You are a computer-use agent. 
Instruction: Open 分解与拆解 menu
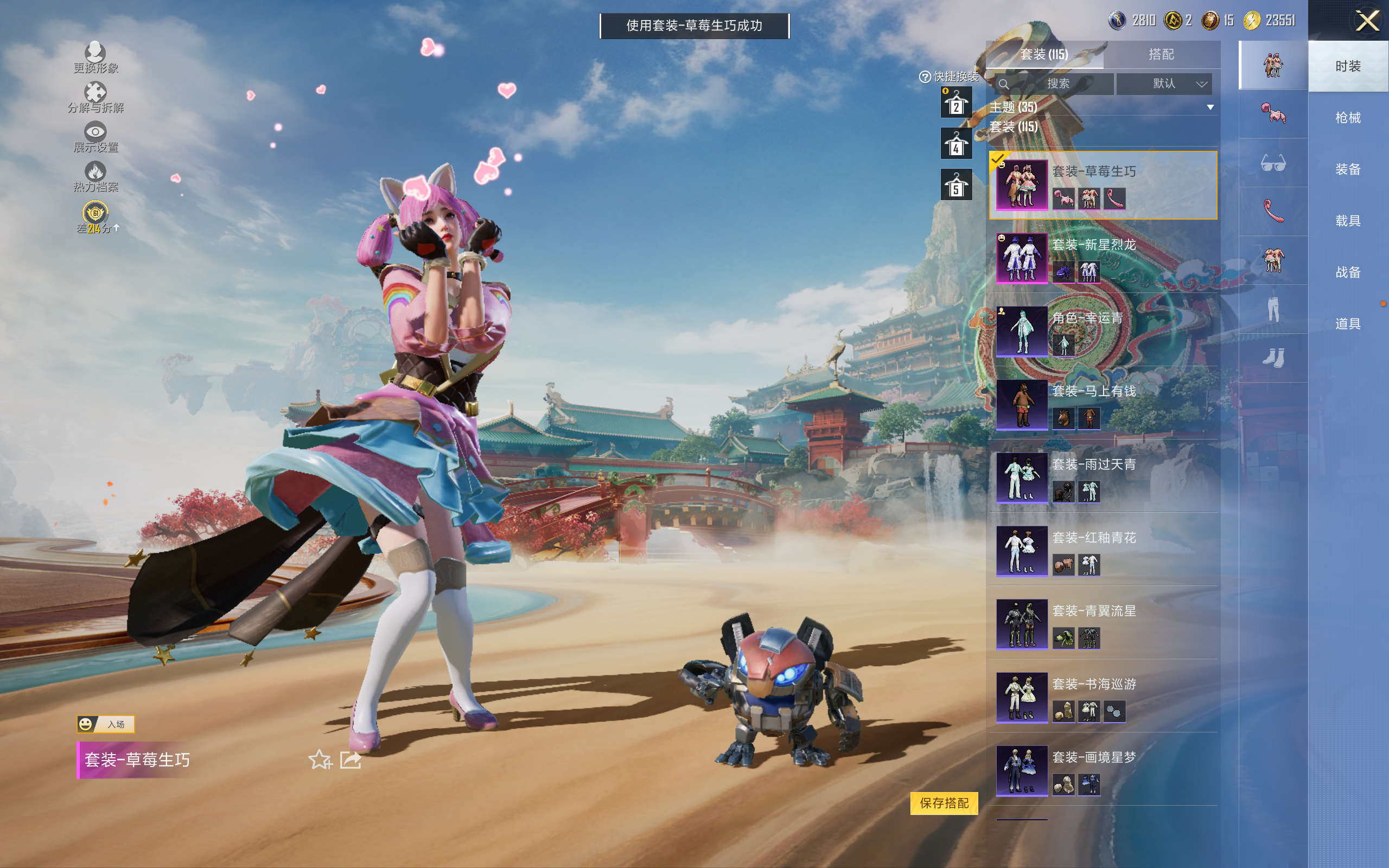pos(95,97)
